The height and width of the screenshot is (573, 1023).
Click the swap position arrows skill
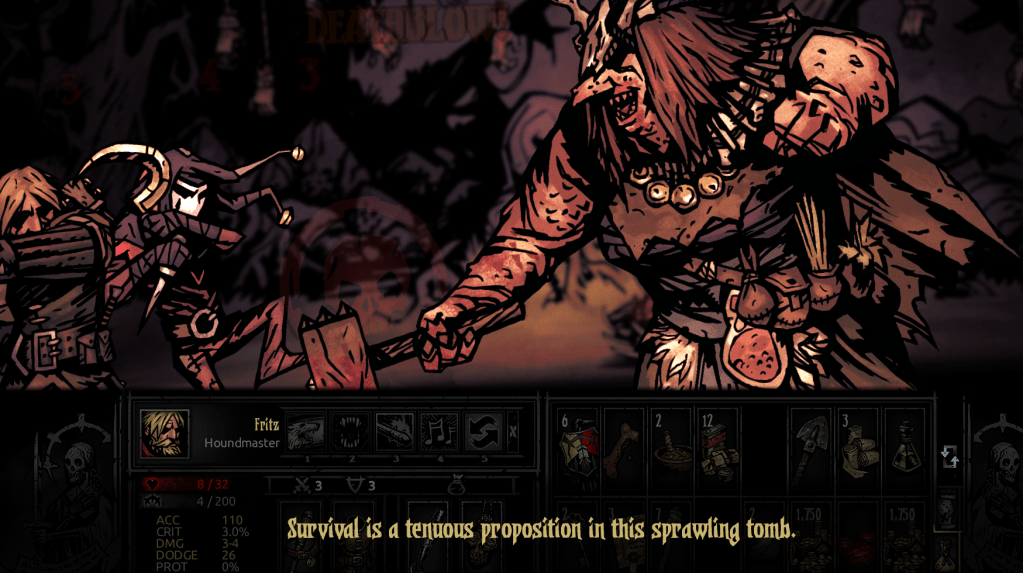point(482,432)
